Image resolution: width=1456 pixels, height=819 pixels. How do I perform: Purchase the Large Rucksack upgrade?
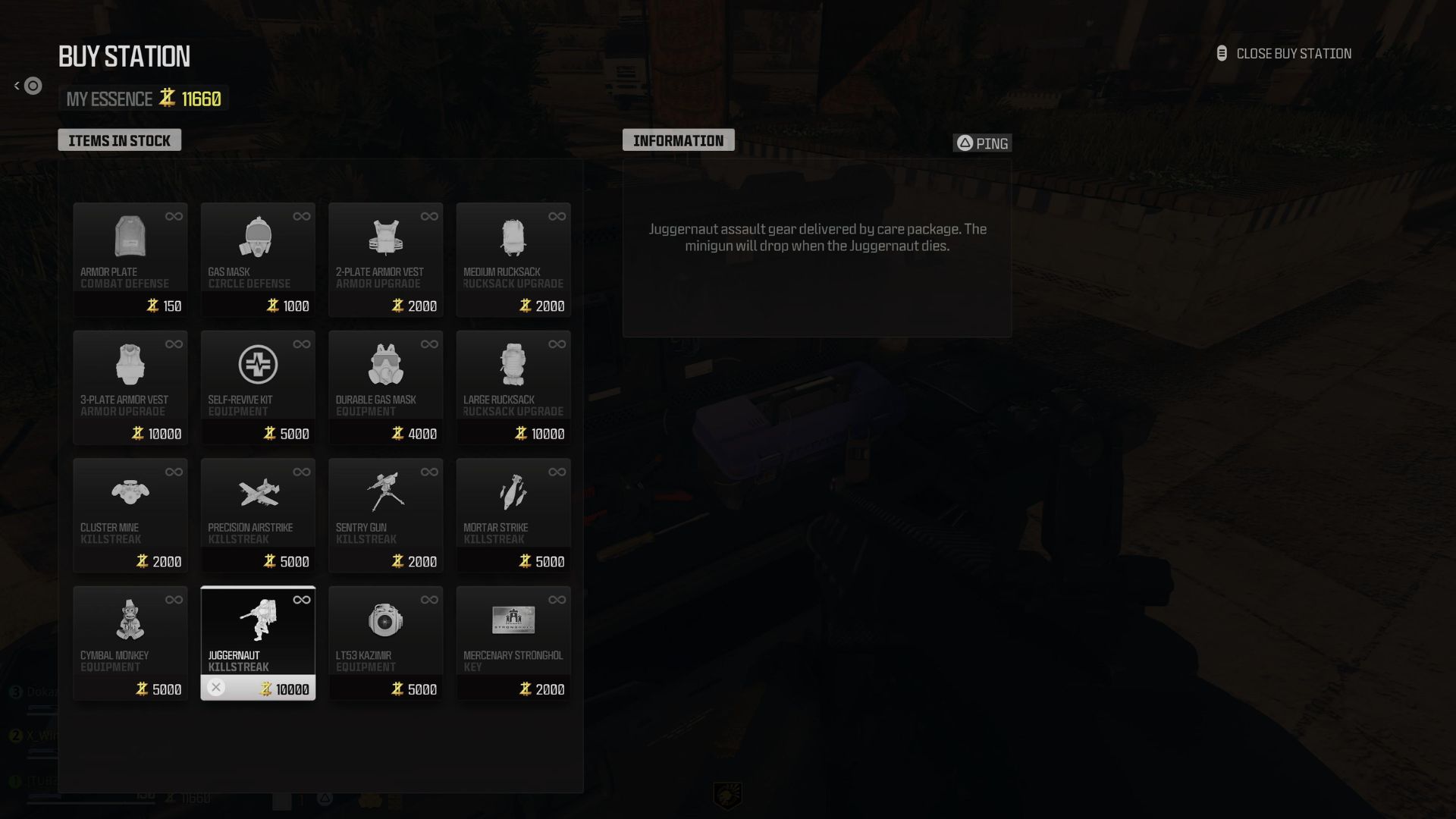point(513,387)
